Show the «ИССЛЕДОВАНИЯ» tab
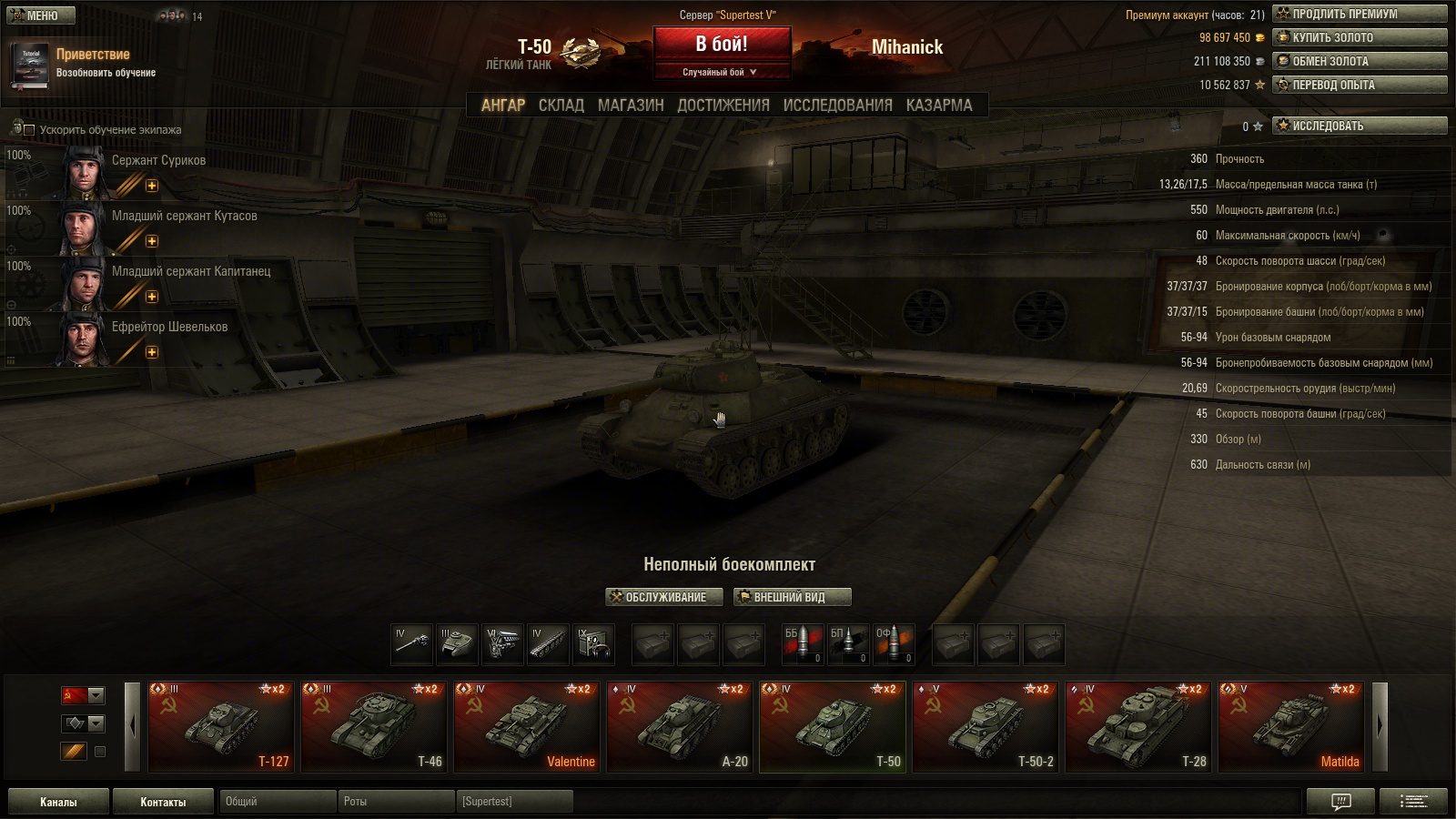 [x=837, y=106]
